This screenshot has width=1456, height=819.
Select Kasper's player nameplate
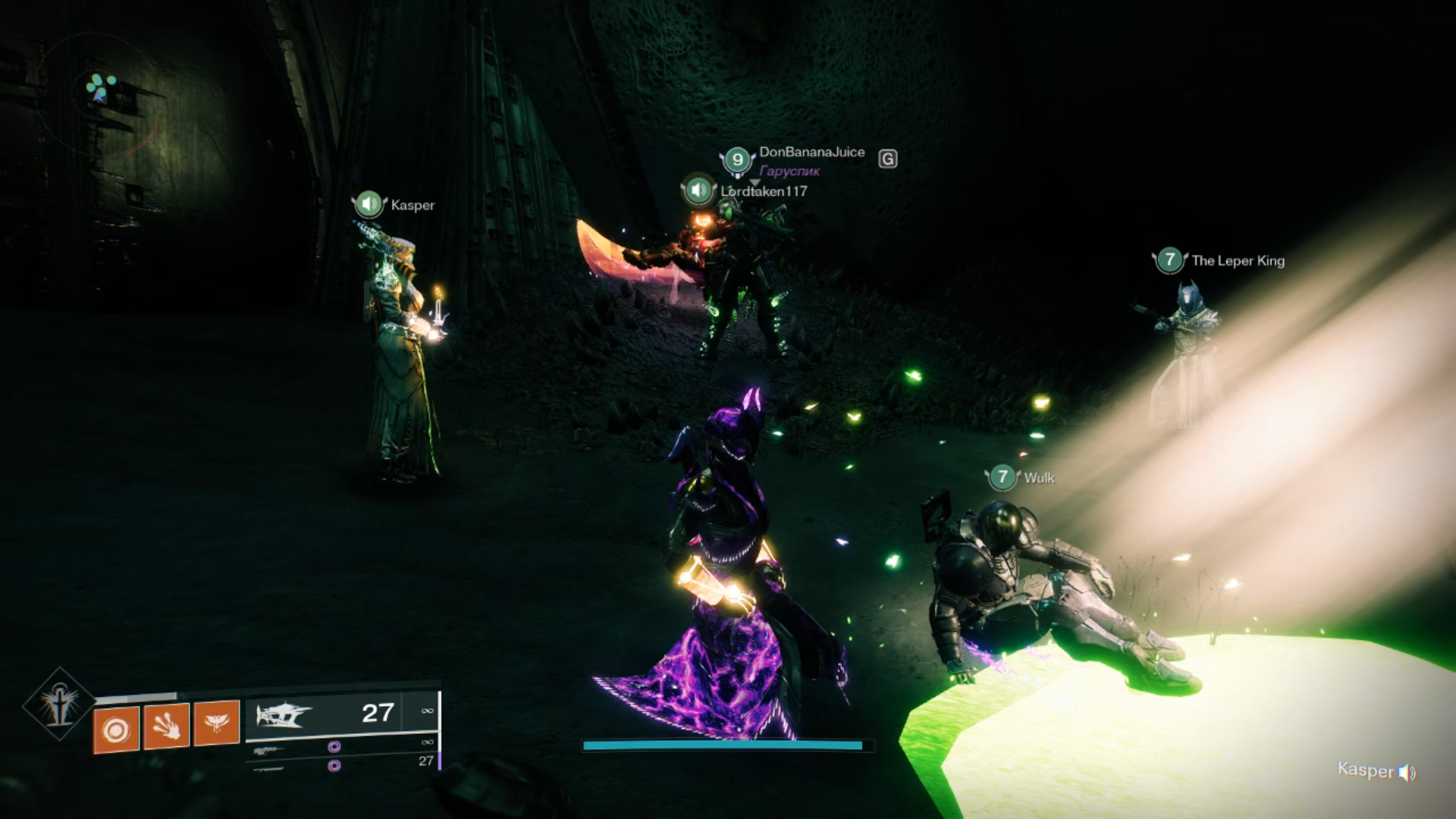point(412,205)
